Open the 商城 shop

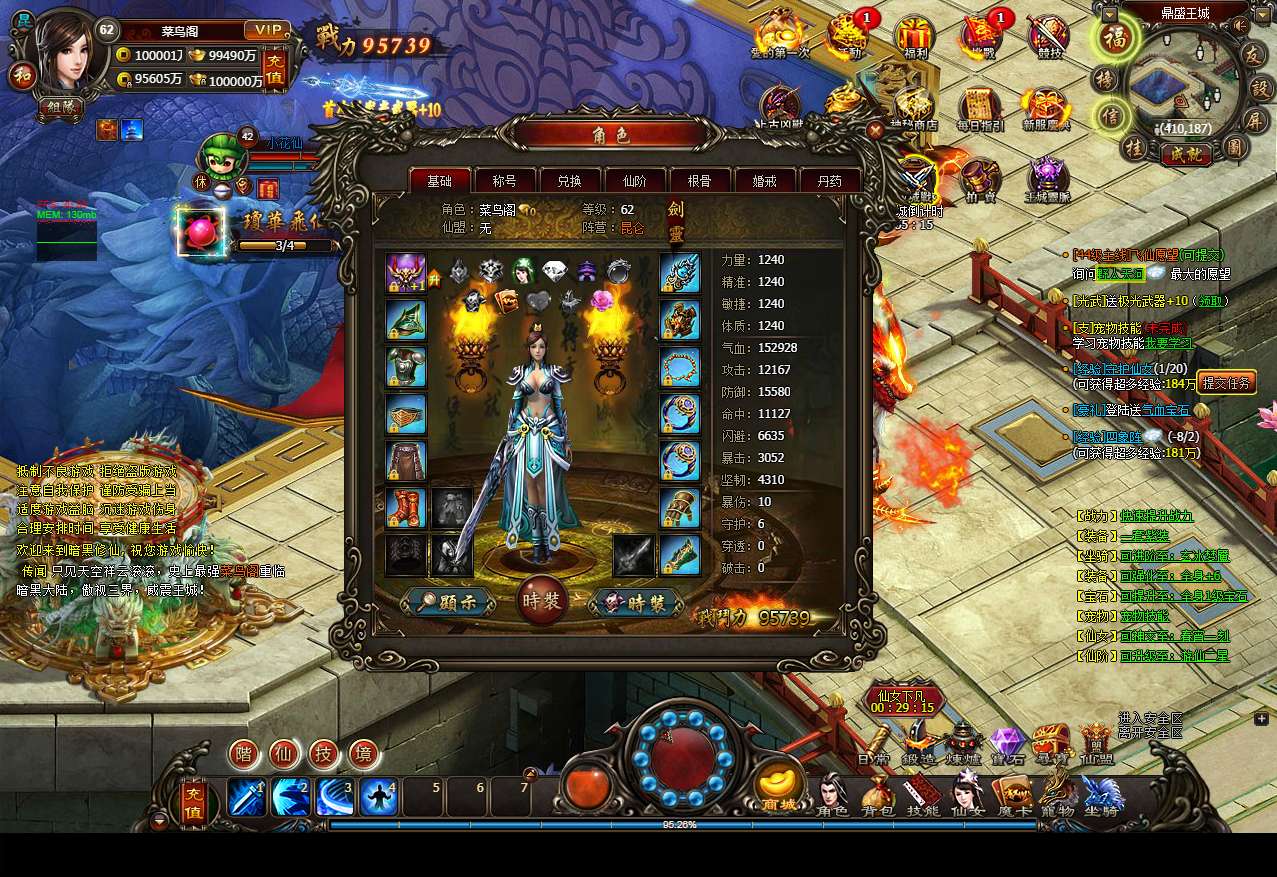[x=780, y=787]
